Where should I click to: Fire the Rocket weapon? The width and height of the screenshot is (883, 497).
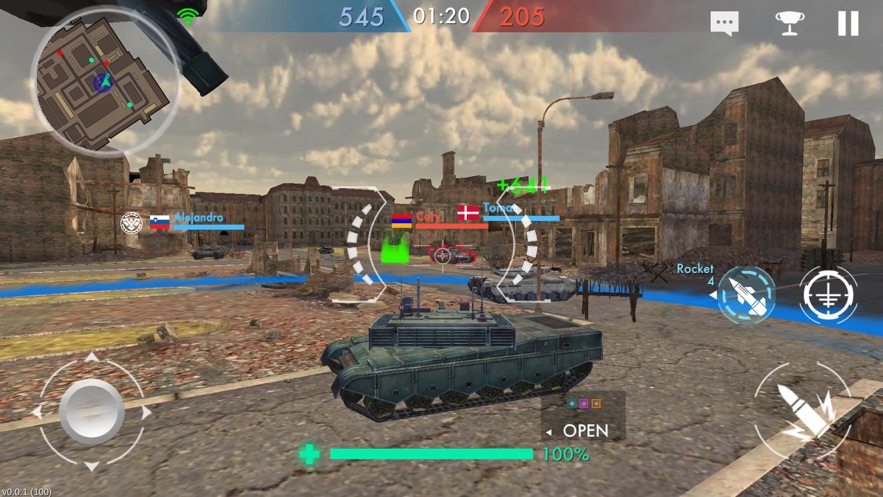coord(747,294)
